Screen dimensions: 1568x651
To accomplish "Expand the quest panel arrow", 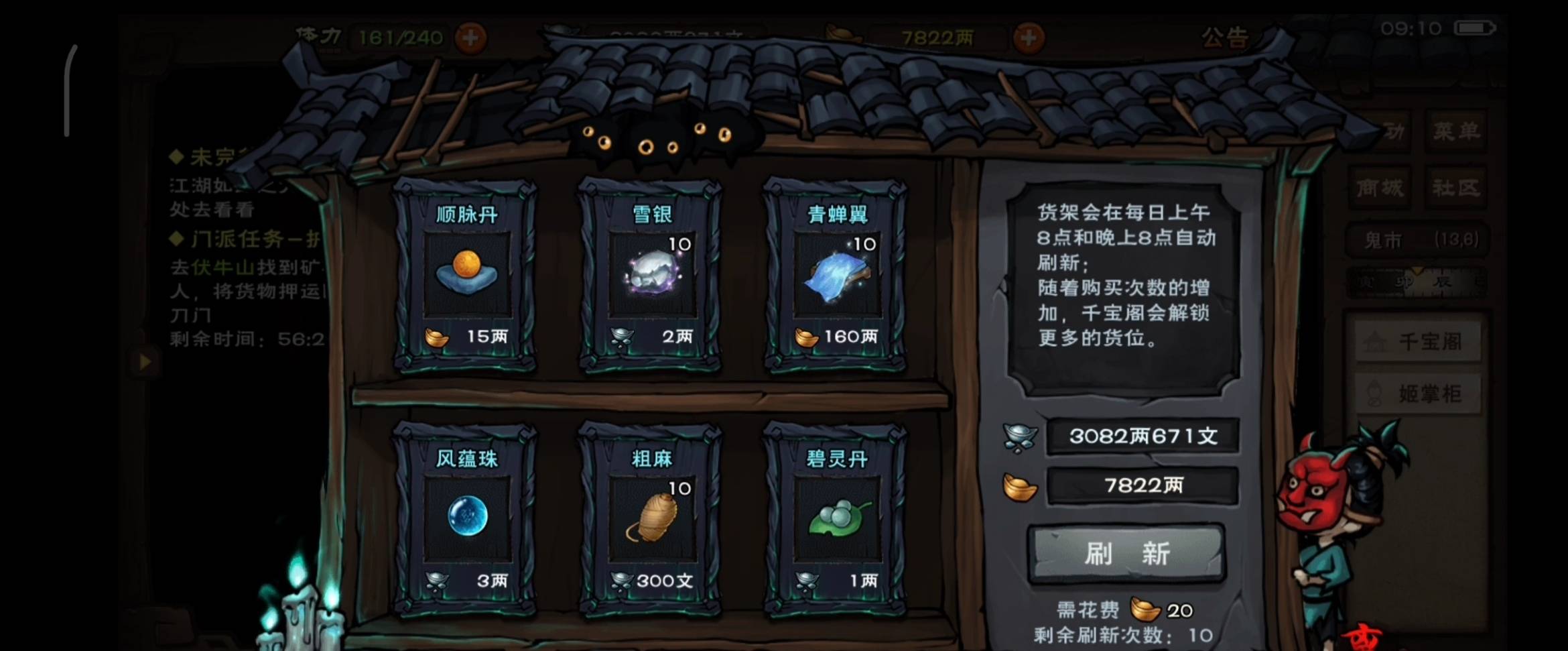I will [x=145, y=362].
